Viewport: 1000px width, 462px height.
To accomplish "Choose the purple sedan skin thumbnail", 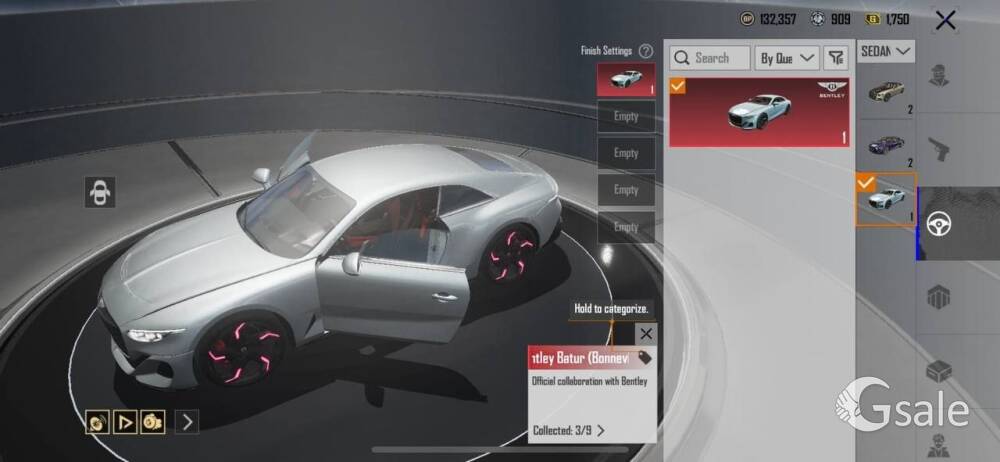I will coord(886,147).
